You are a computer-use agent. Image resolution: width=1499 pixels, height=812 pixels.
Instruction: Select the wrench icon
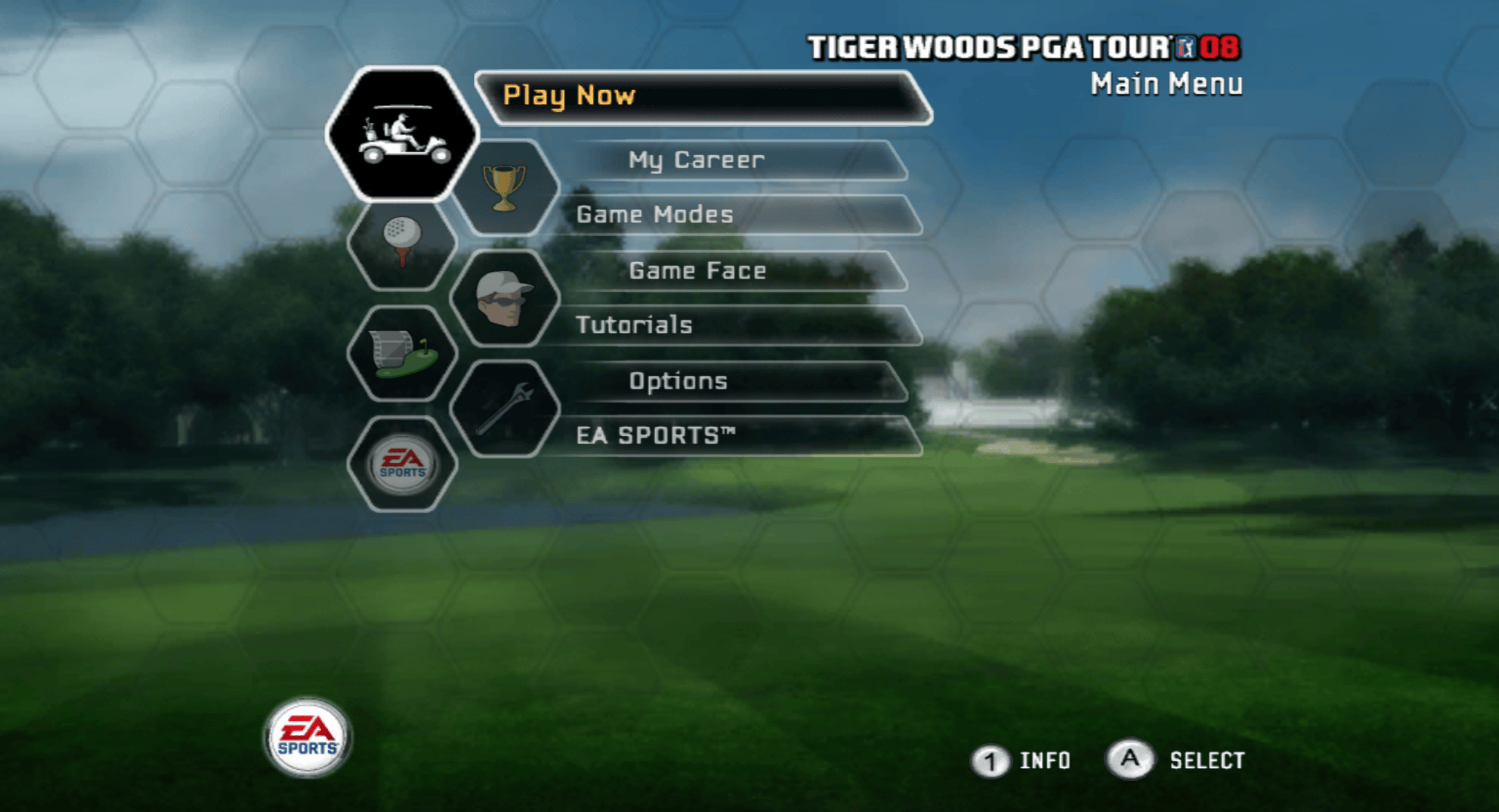(504, 409)
